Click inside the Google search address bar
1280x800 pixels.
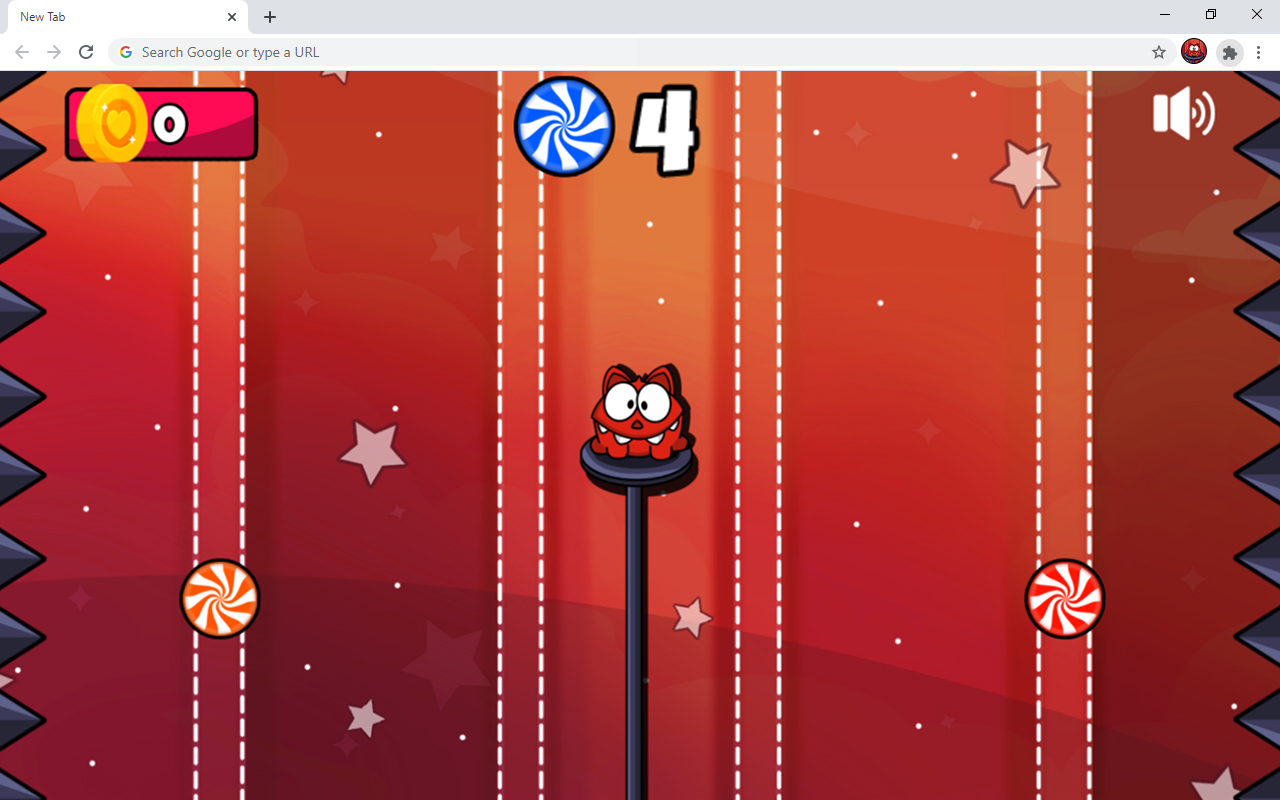click(x=400, y=51)
